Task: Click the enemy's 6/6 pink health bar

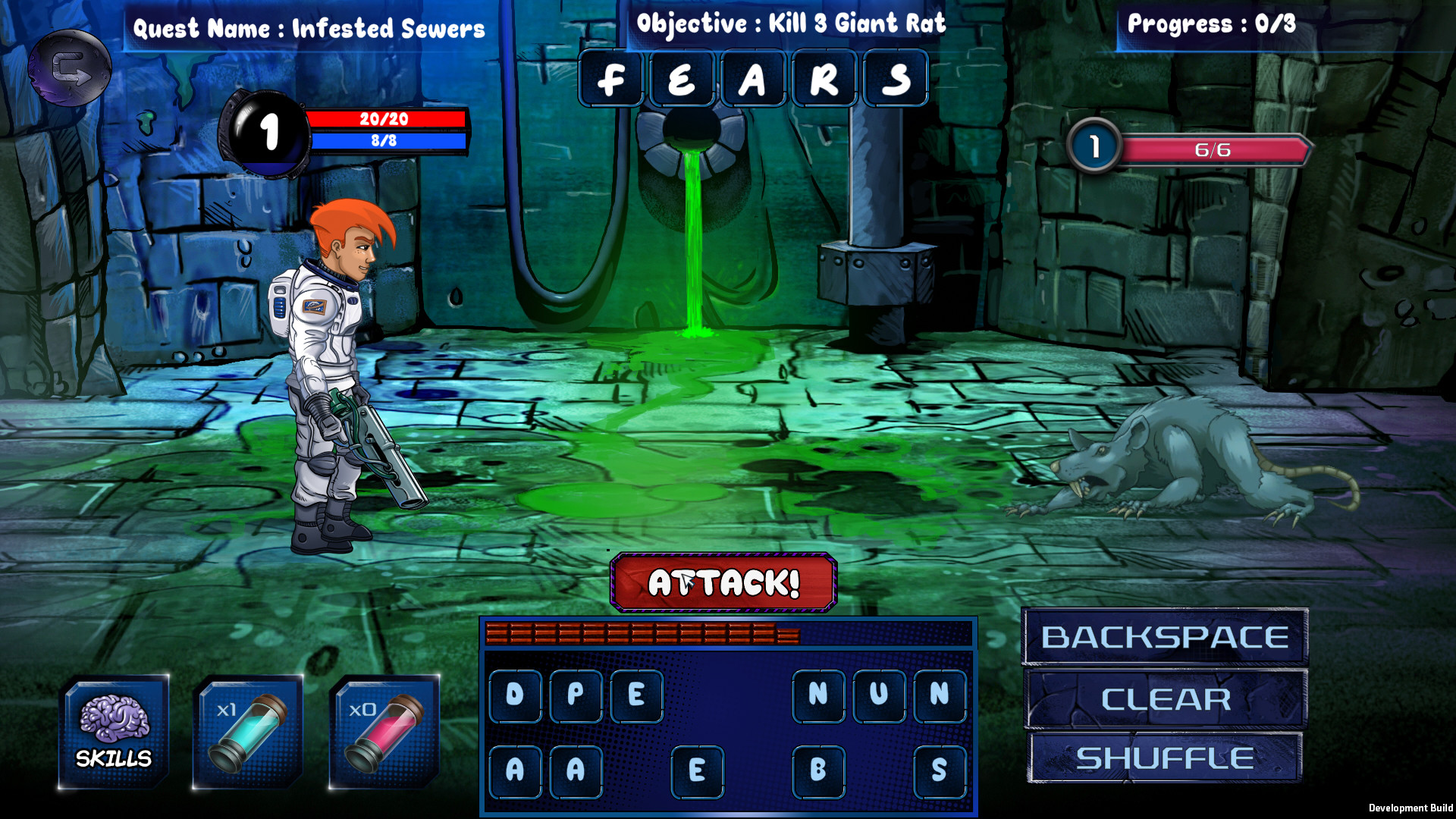Action: coord(1213,149)
